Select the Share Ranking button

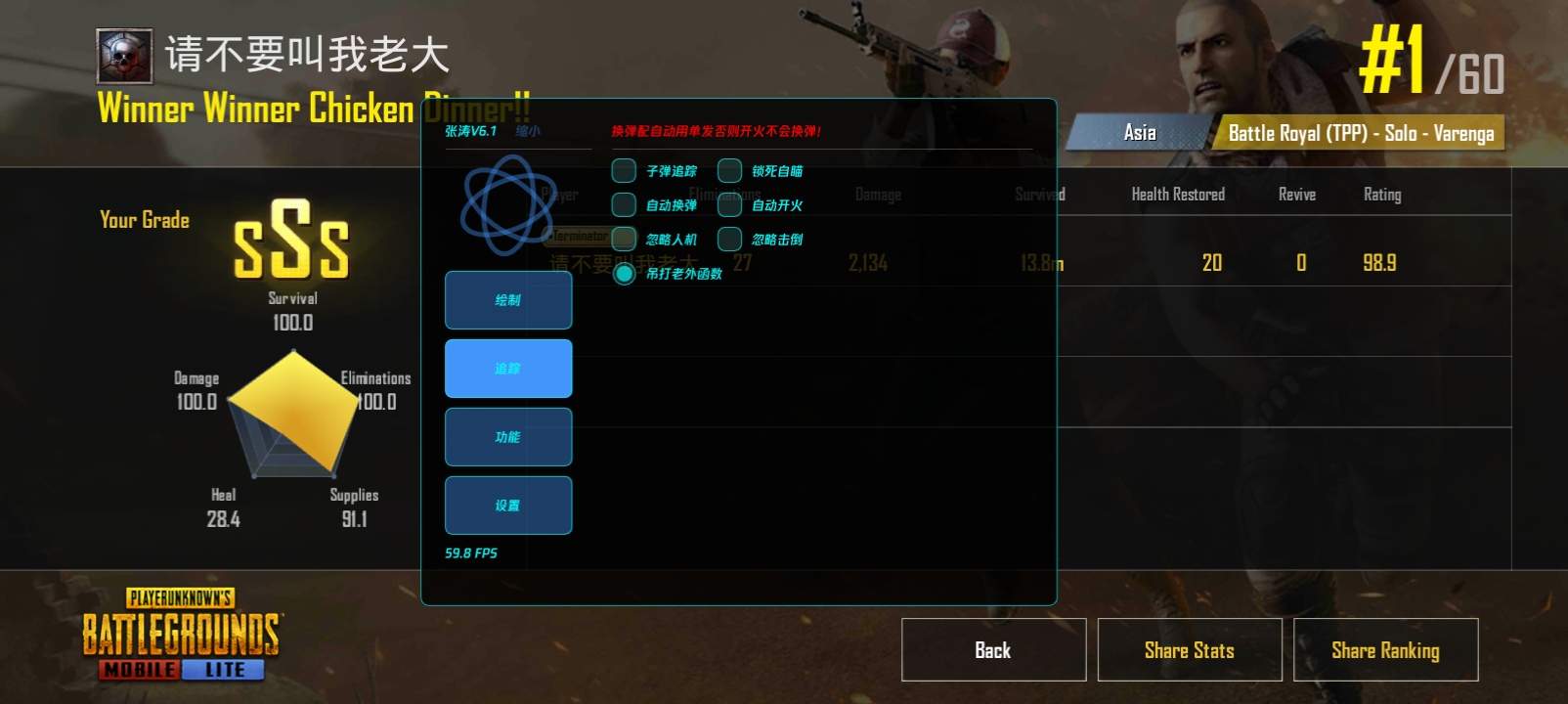[1385, 650]
